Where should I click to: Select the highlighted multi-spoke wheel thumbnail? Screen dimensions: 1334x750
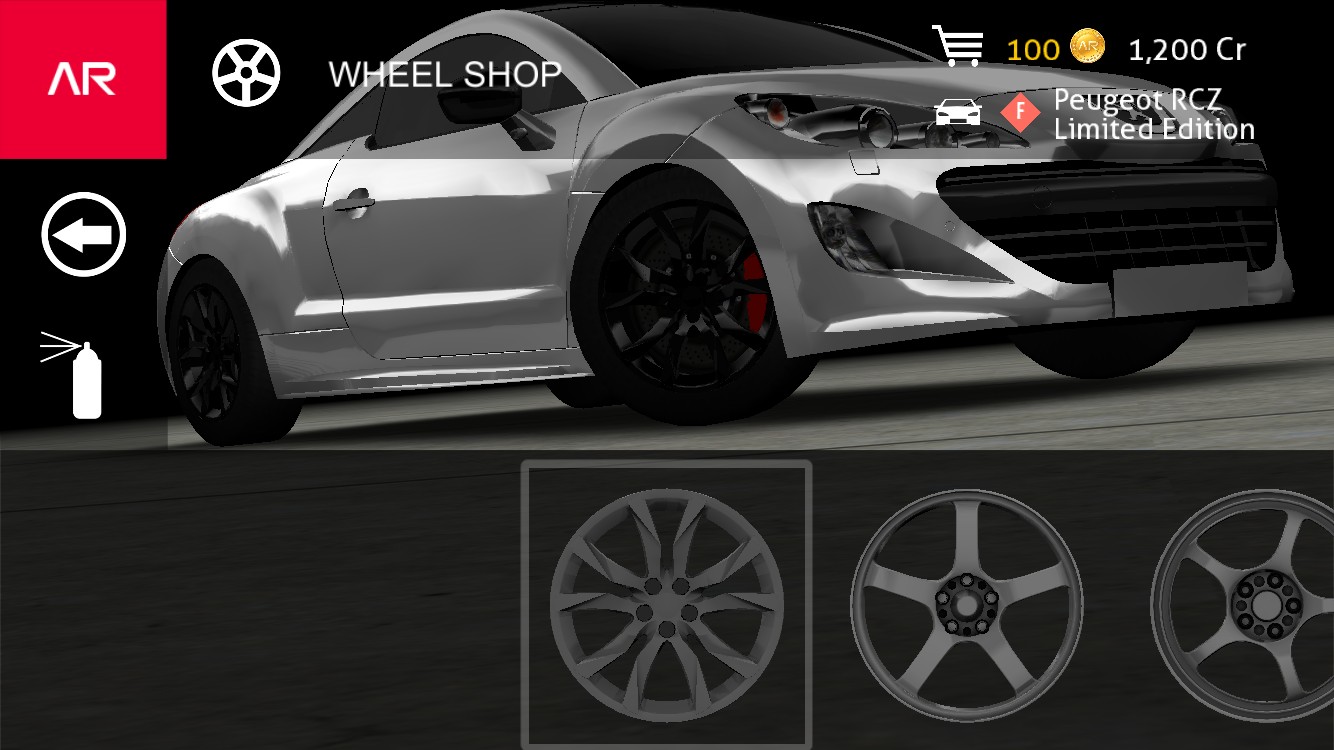pos(666,605)
